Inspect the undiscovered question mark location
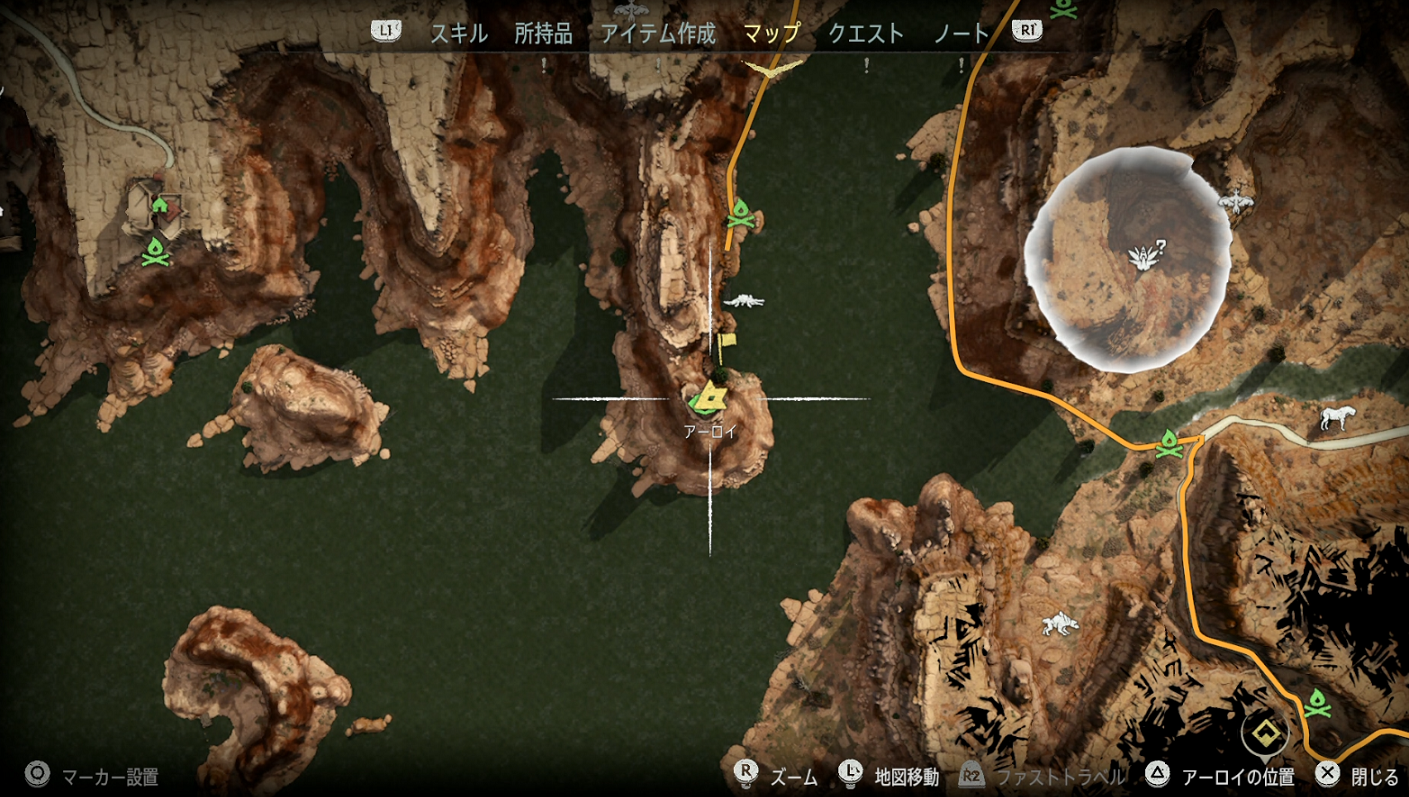Screen dimensions: 1409x797 coord(1141,257)
